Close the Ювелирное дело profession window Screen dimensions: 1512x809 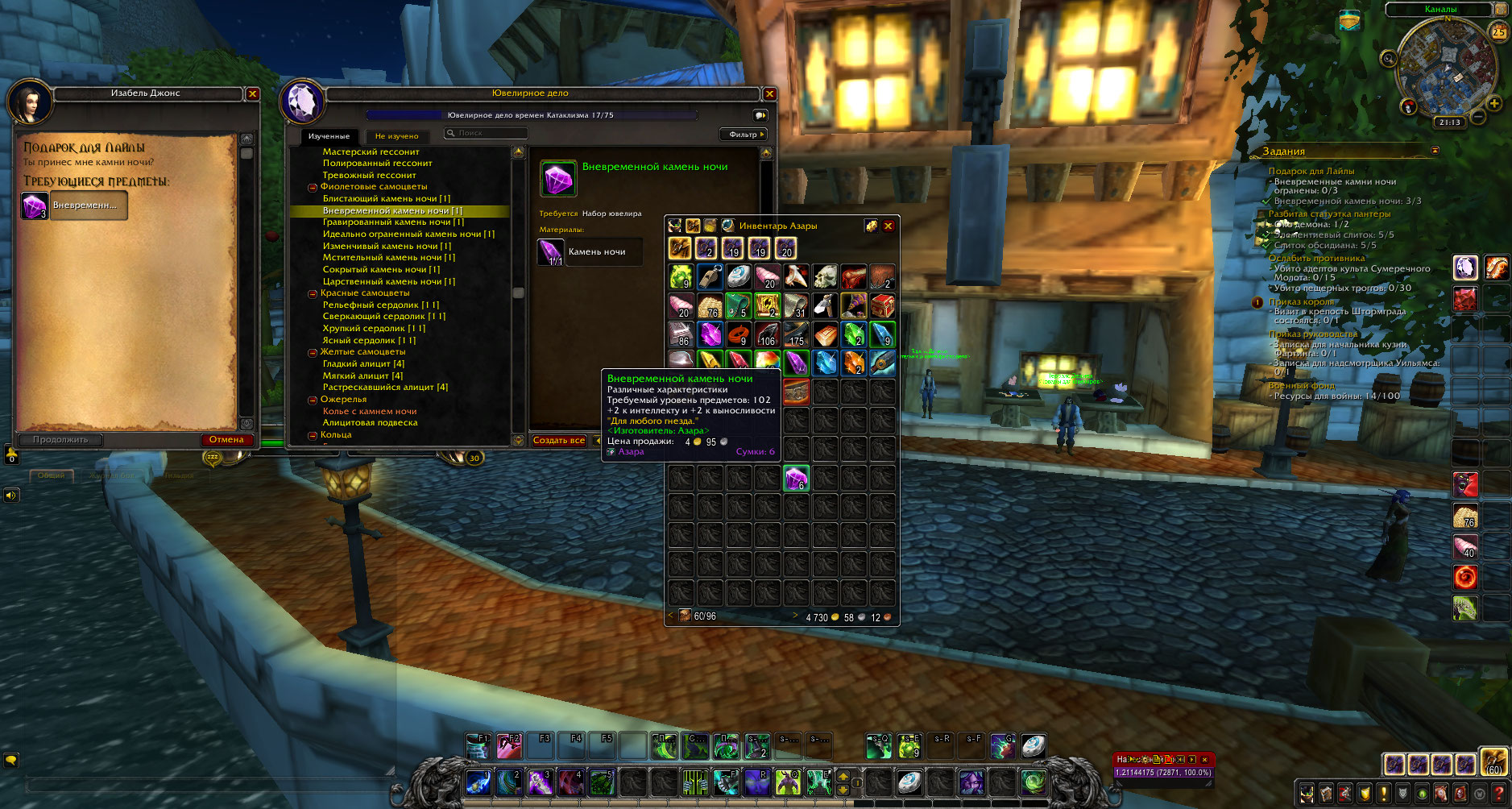tap(769, 94)
